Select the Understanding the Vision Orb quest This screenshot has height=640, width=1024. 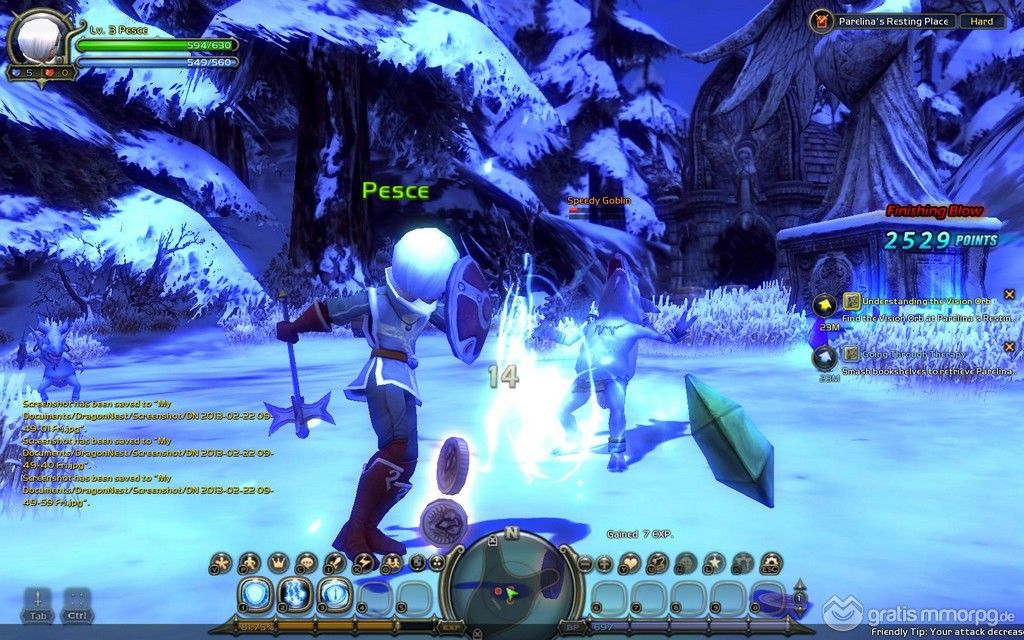(925, 299)
